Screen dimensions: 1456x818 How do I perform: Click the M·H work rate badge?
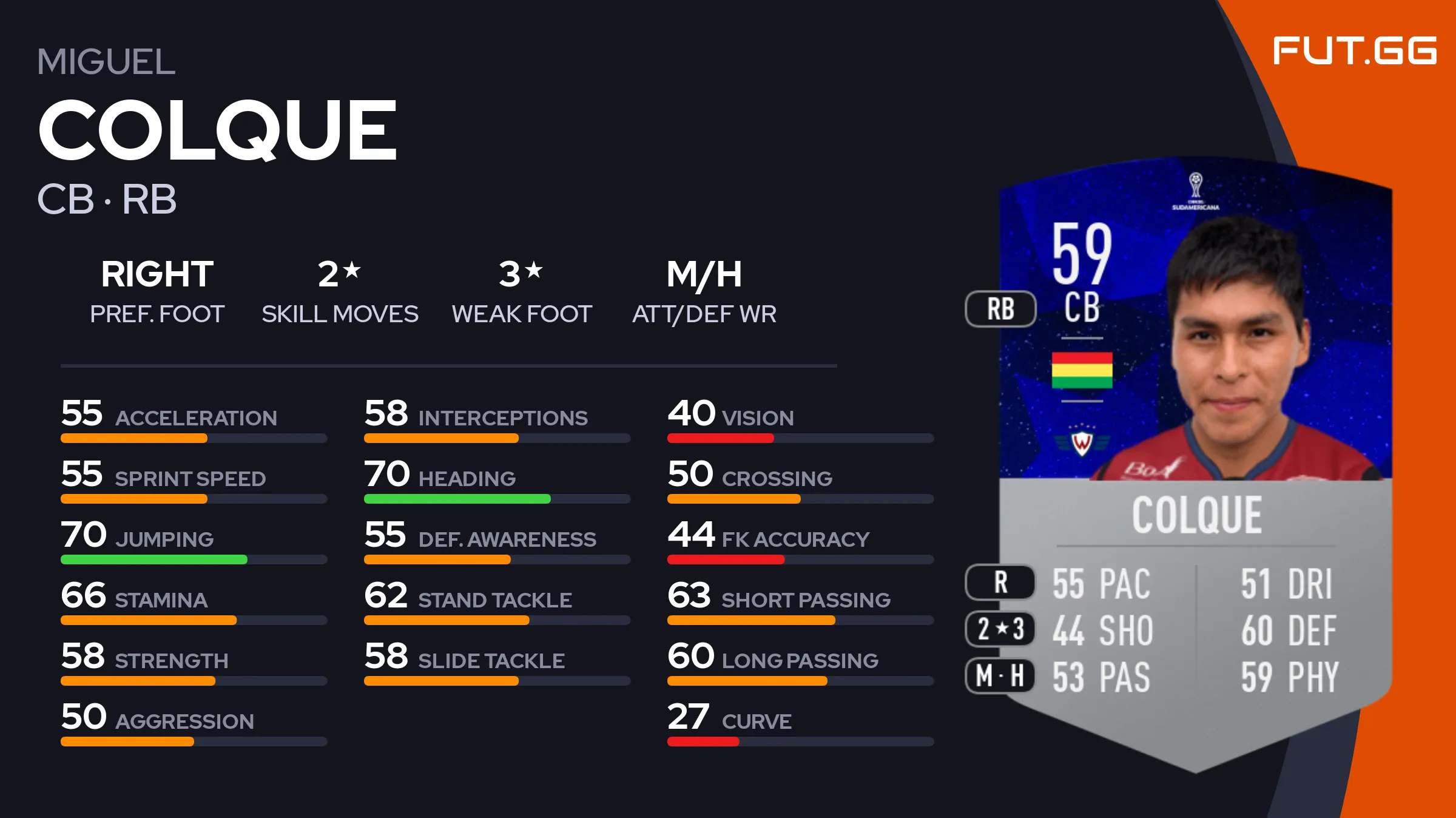1000,675
